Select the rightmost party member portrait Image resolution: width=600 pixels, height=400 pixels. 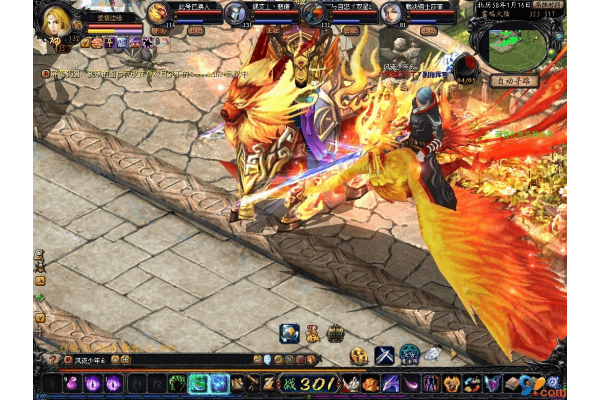[x=391, y=12]
